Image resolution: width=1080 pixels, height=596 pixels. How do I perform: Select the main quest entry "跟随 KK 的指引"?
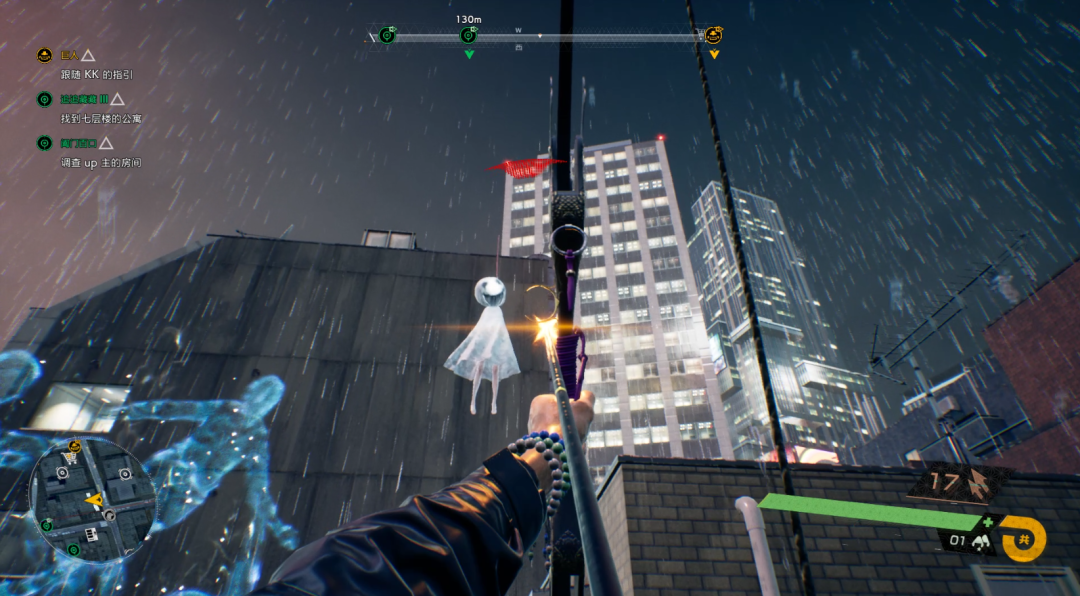[x=96, y=74]
